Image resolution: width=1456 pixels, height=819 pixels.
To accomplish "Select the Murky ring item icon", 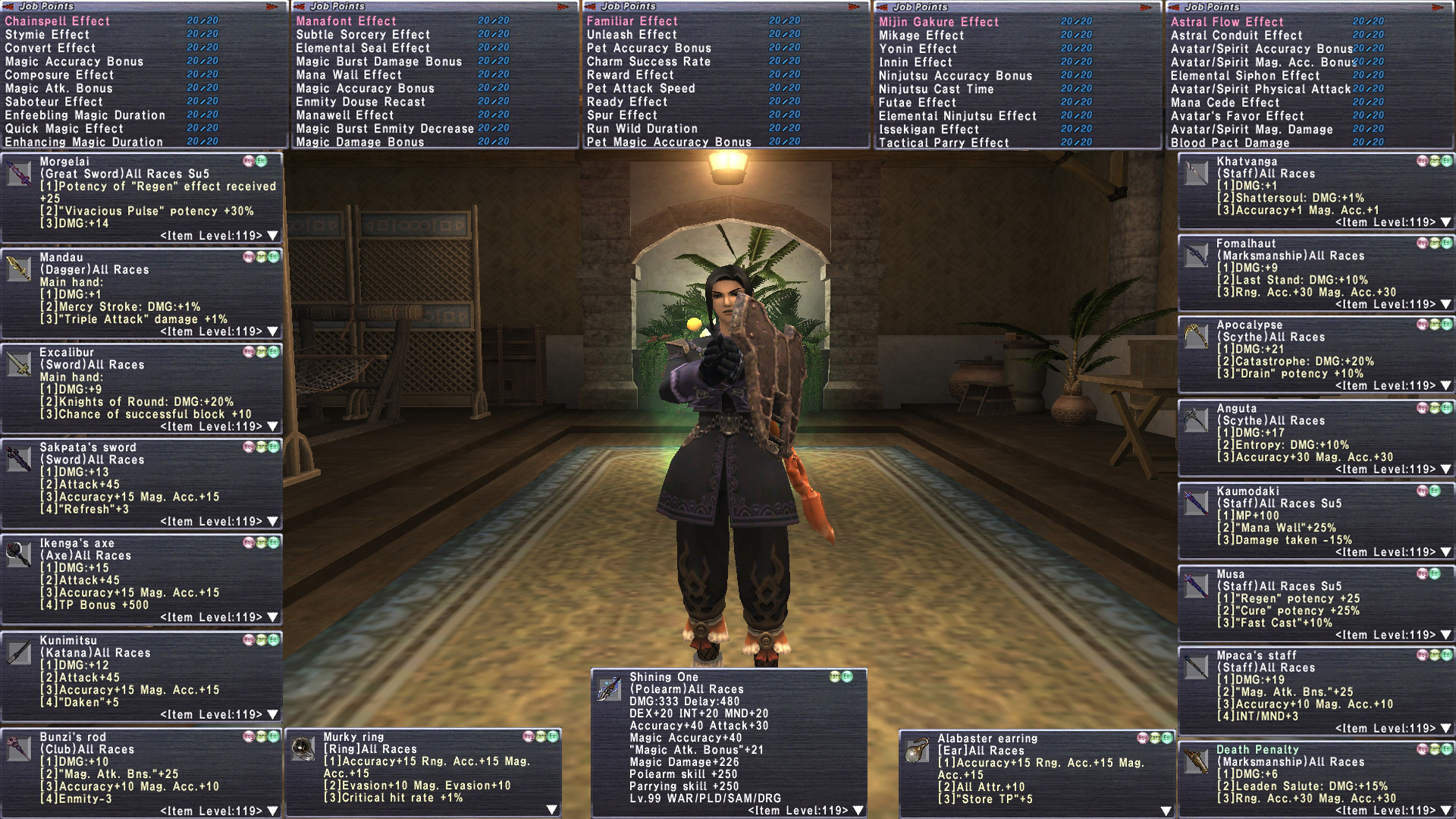I will coord(303,749).
